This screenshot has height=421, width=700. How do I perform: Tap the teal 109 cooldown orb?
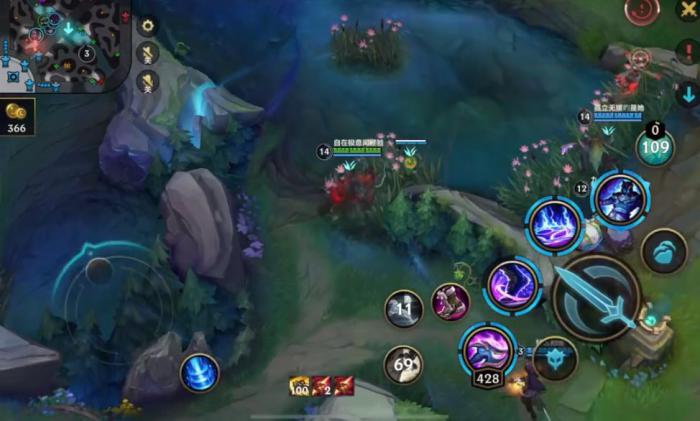(655, 147)
